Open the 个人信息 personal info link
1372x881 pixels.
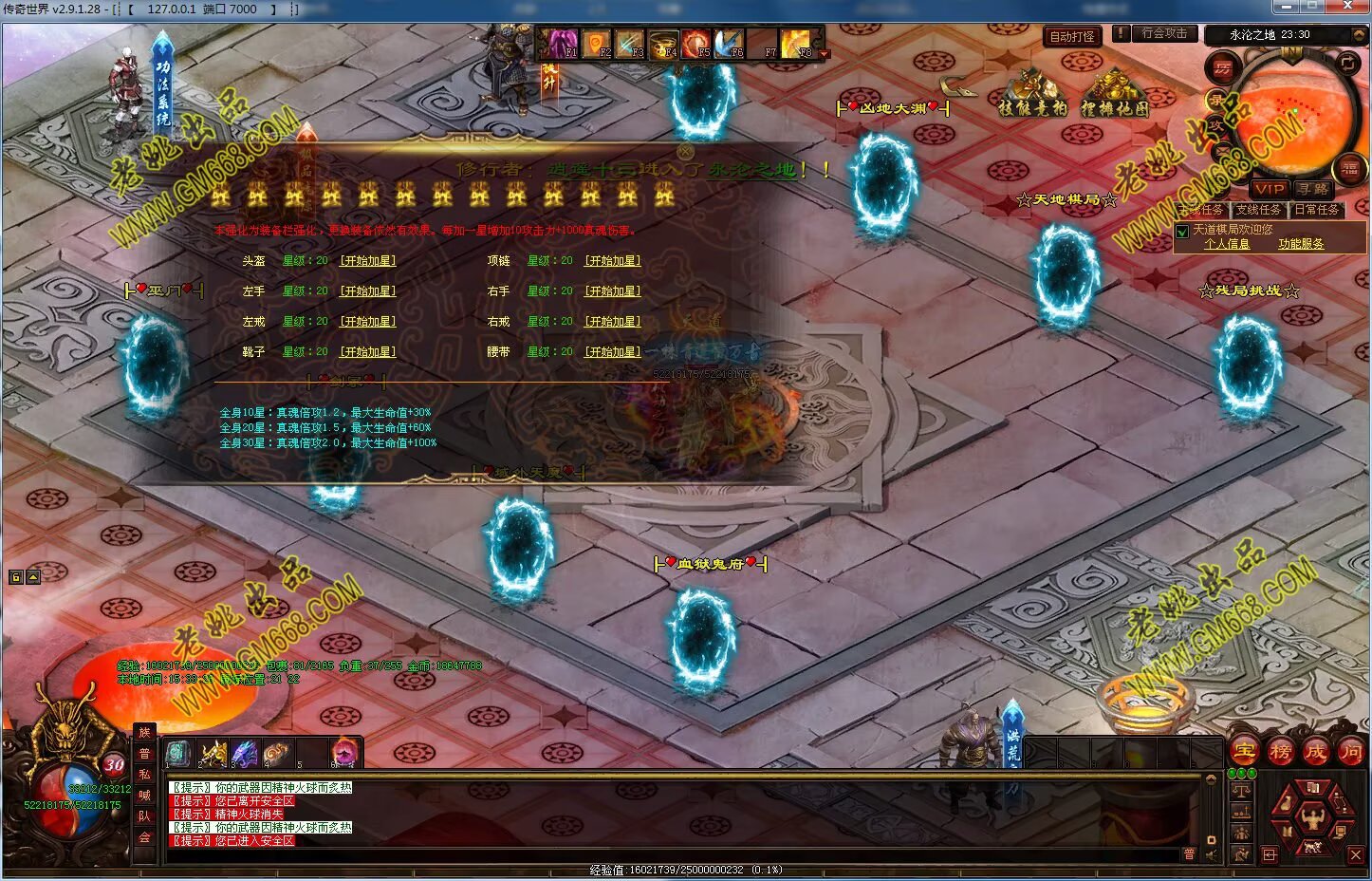click(x=1227, y=244)
